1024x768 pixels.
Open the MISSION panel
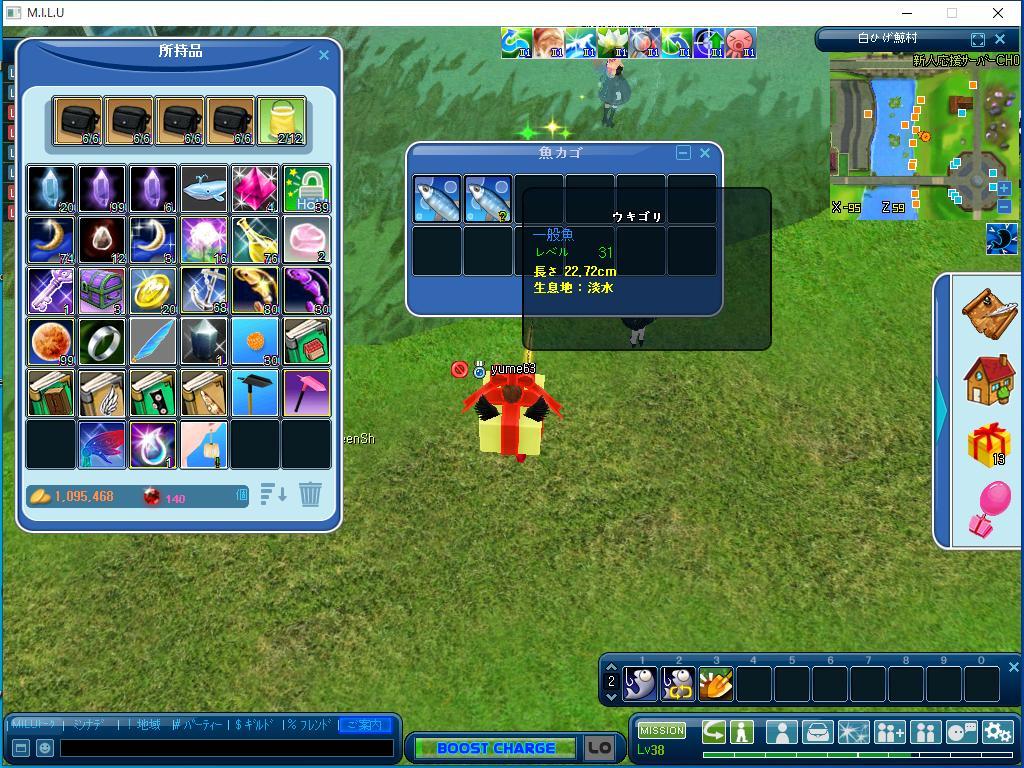pyautogui.click(x=662, y=730)
